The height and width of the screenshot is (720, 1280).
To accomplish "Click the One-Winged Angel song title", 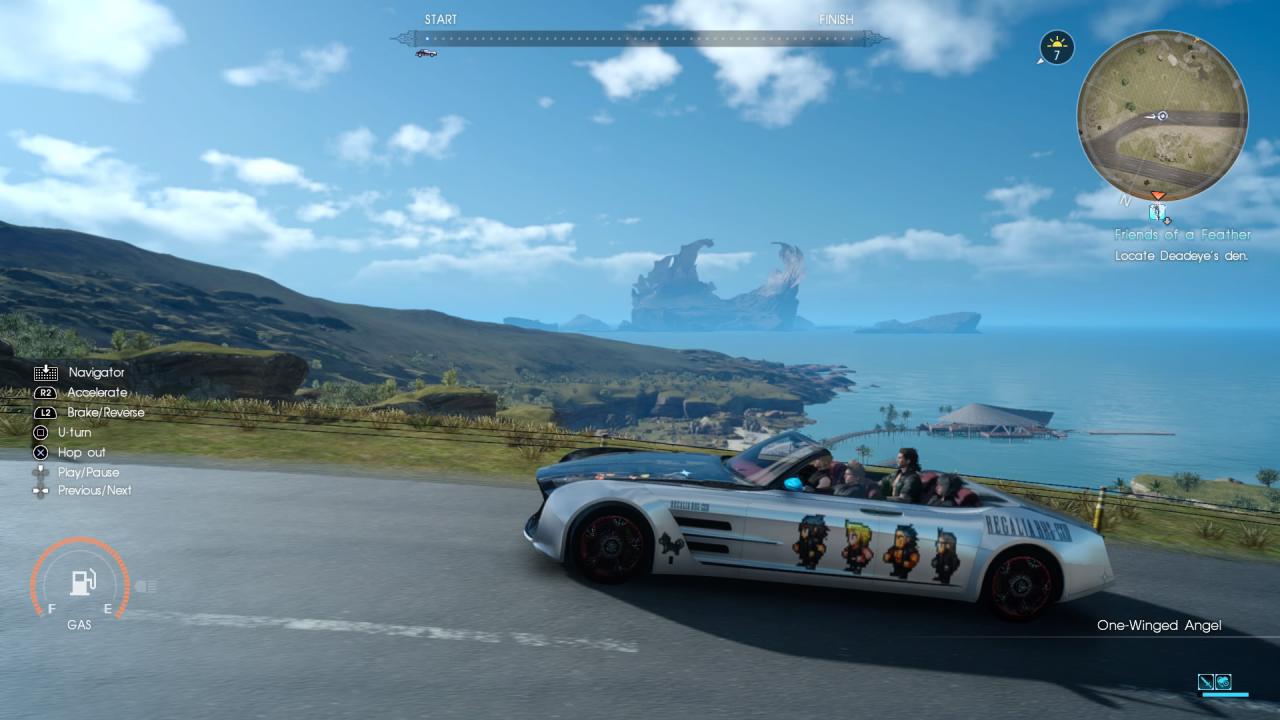I will click(x=1160, y=625).
